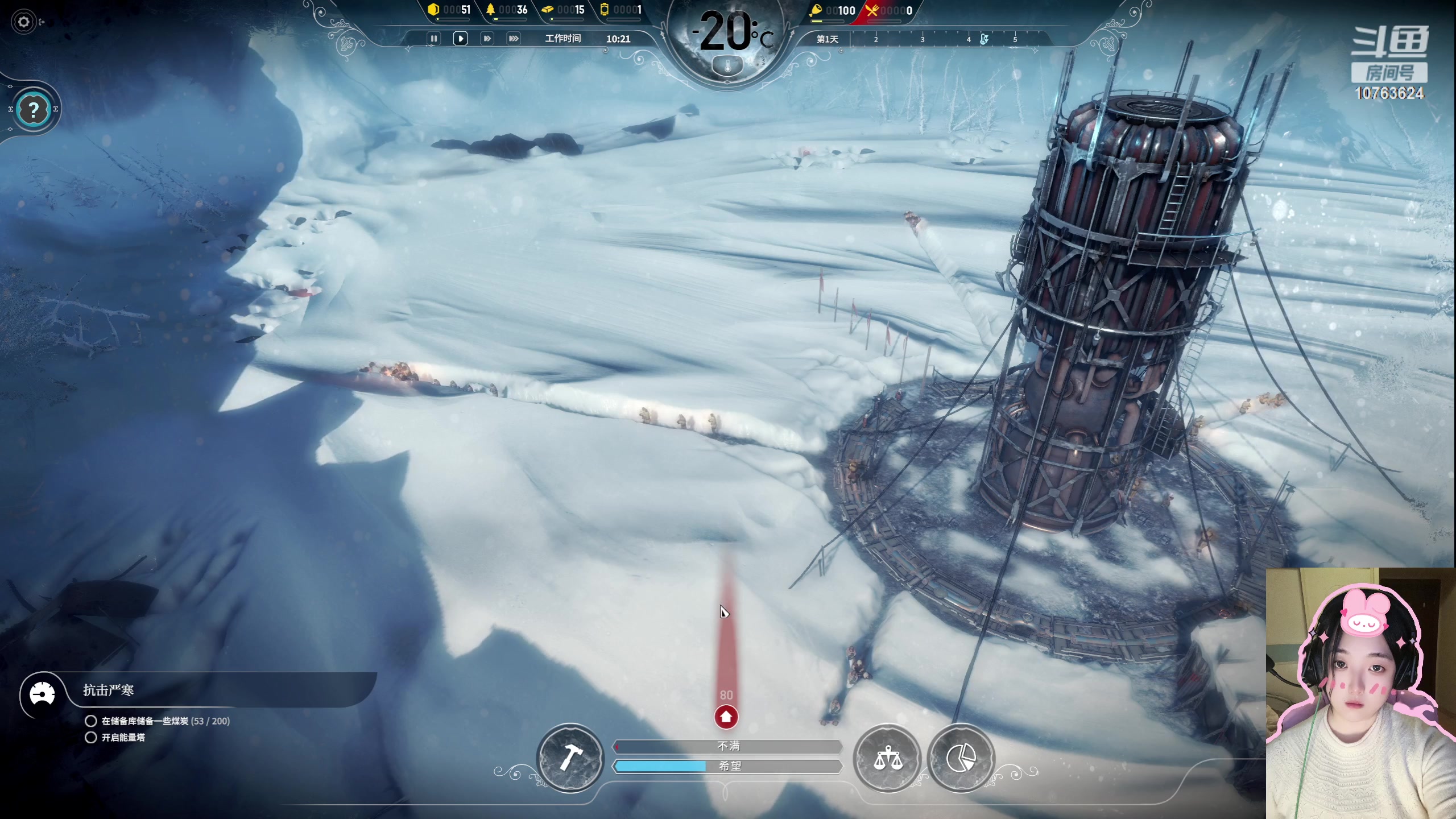This screenshot has width=1456, height=819.
Task: Switch to double fast-forward speed
Action: (x=487, y=39)
